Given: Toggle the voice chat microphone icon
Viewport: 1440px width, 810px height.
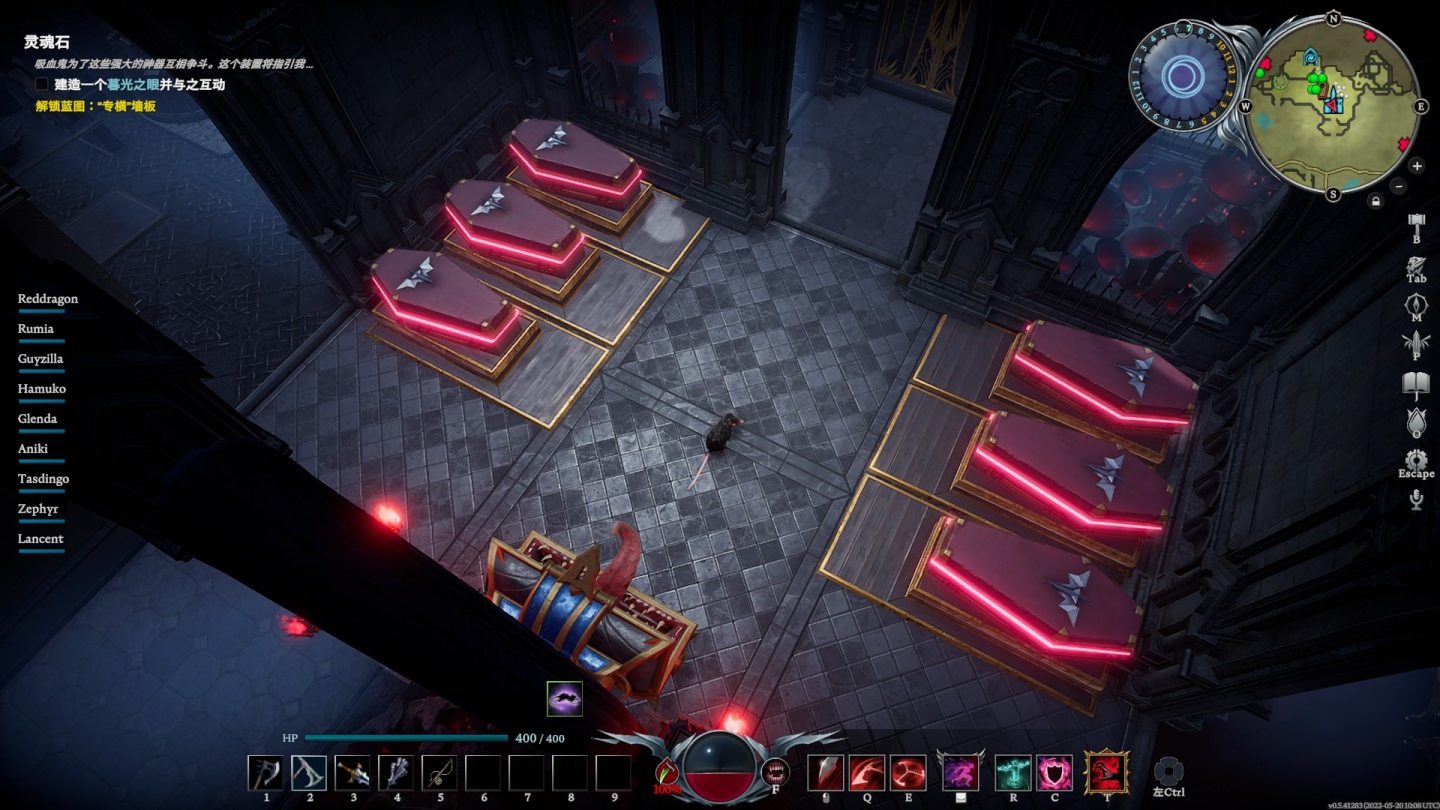Looking at the screenshot, I should tap(1416, 499).
